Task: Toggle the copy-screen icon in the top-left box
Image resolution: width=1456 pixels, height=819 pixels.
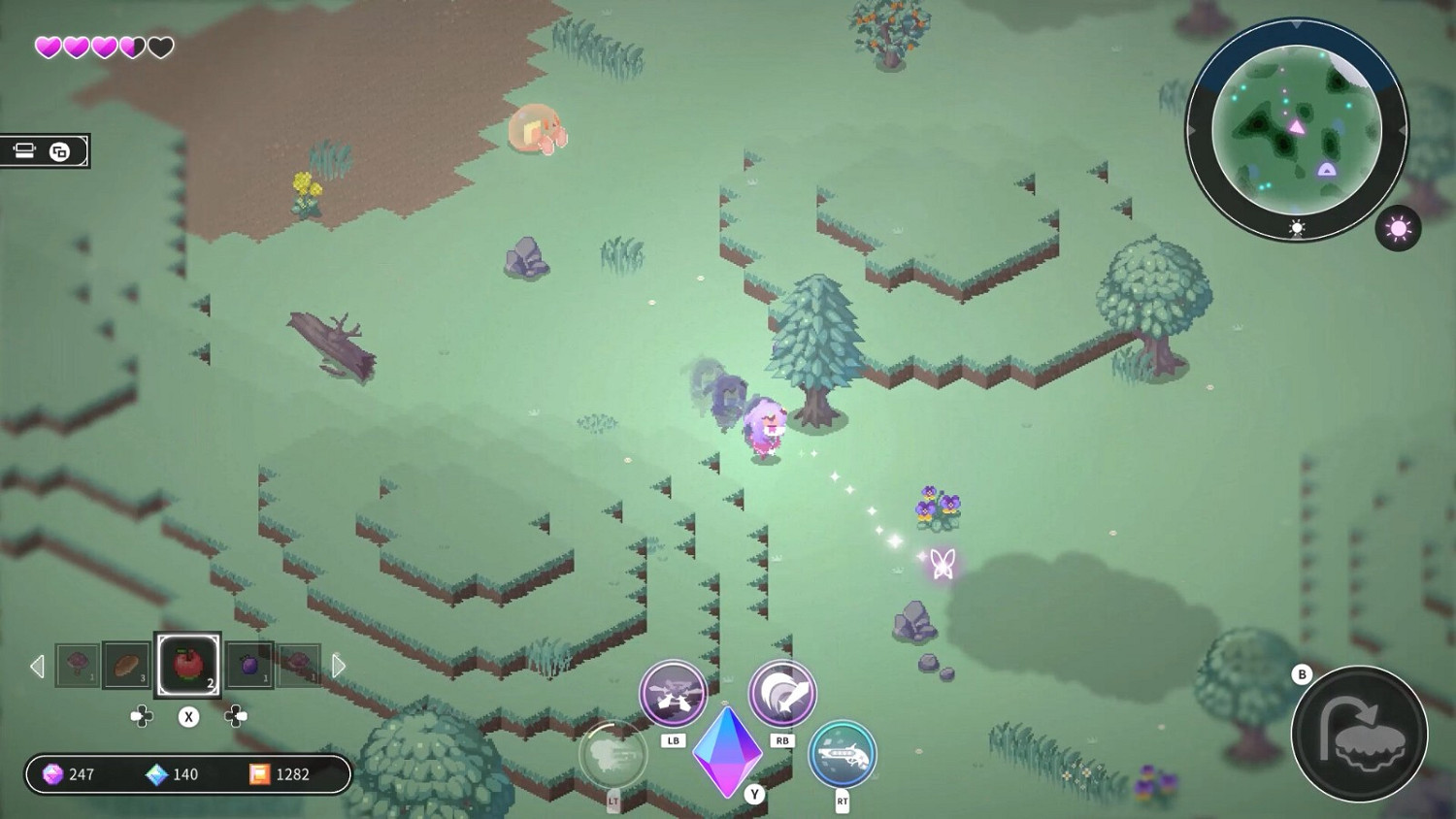Action: tap(58, 150)
